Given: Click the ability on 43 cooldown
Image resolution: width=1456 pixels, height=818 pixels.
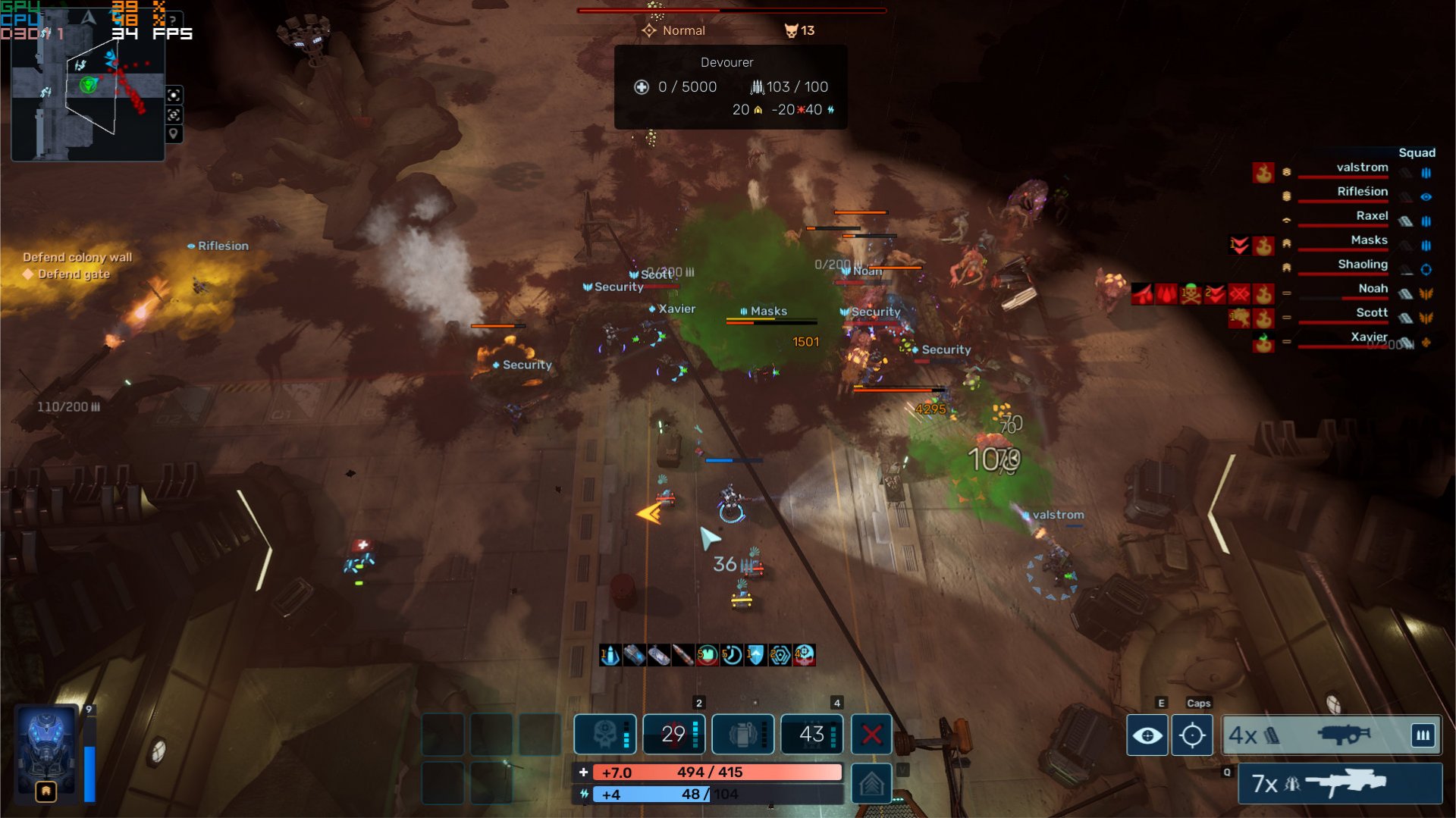Looking at the screenshot, I should (811, 734).
